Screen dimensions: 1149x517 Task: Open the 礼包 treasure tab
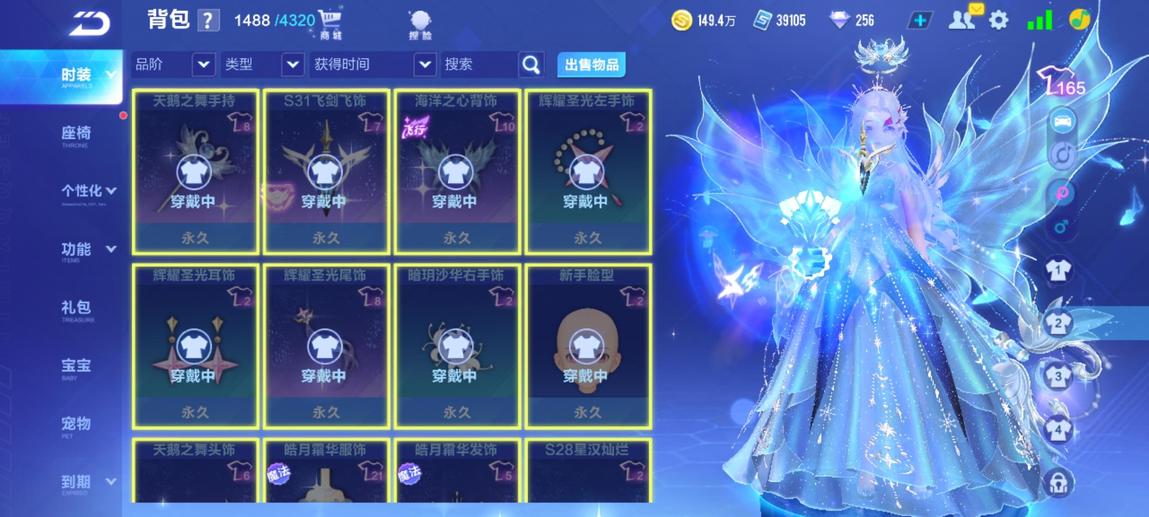click(x=76, y=309)
